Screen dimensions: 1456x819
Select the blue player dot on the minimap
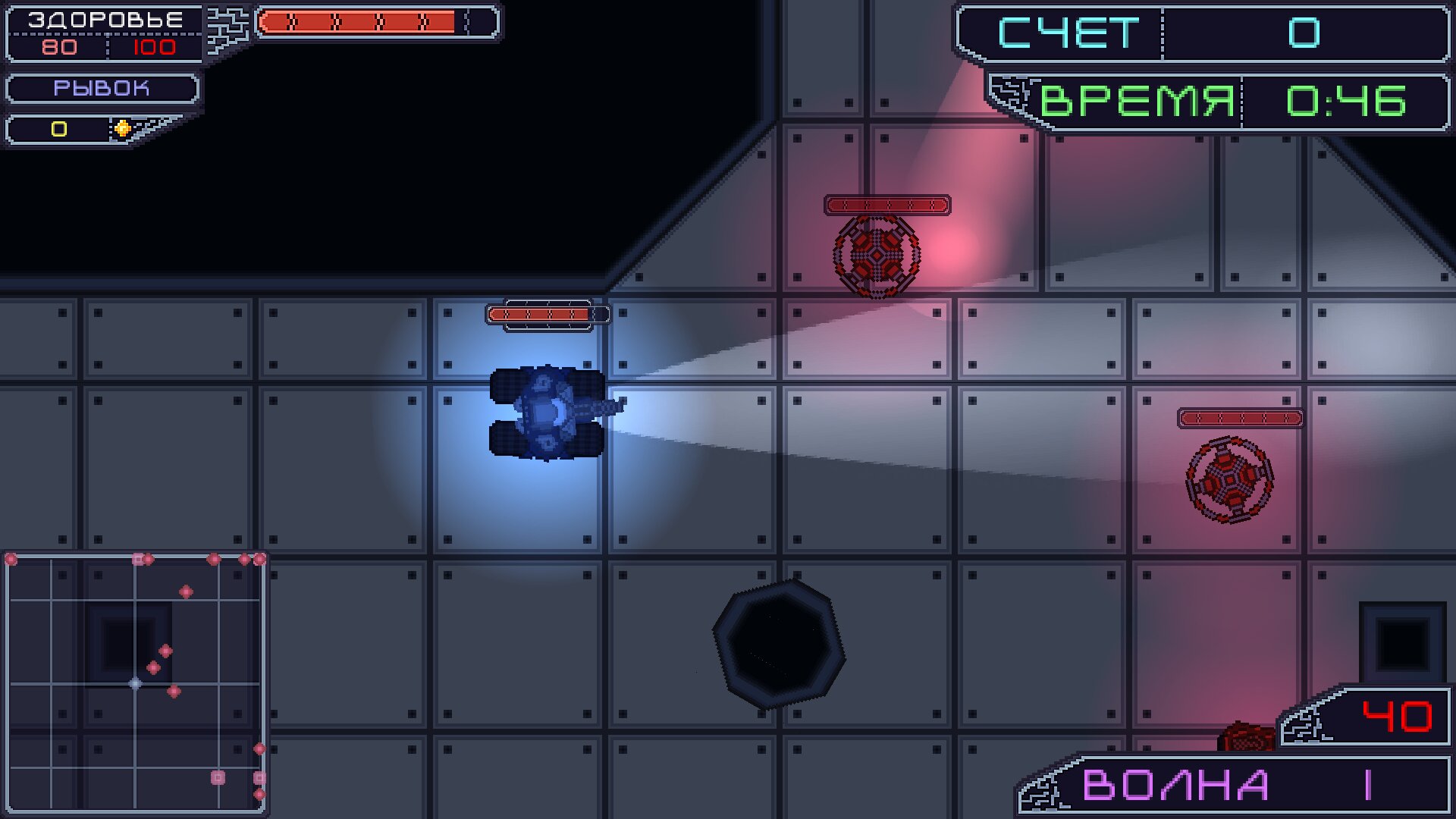[x=134, y=682]
